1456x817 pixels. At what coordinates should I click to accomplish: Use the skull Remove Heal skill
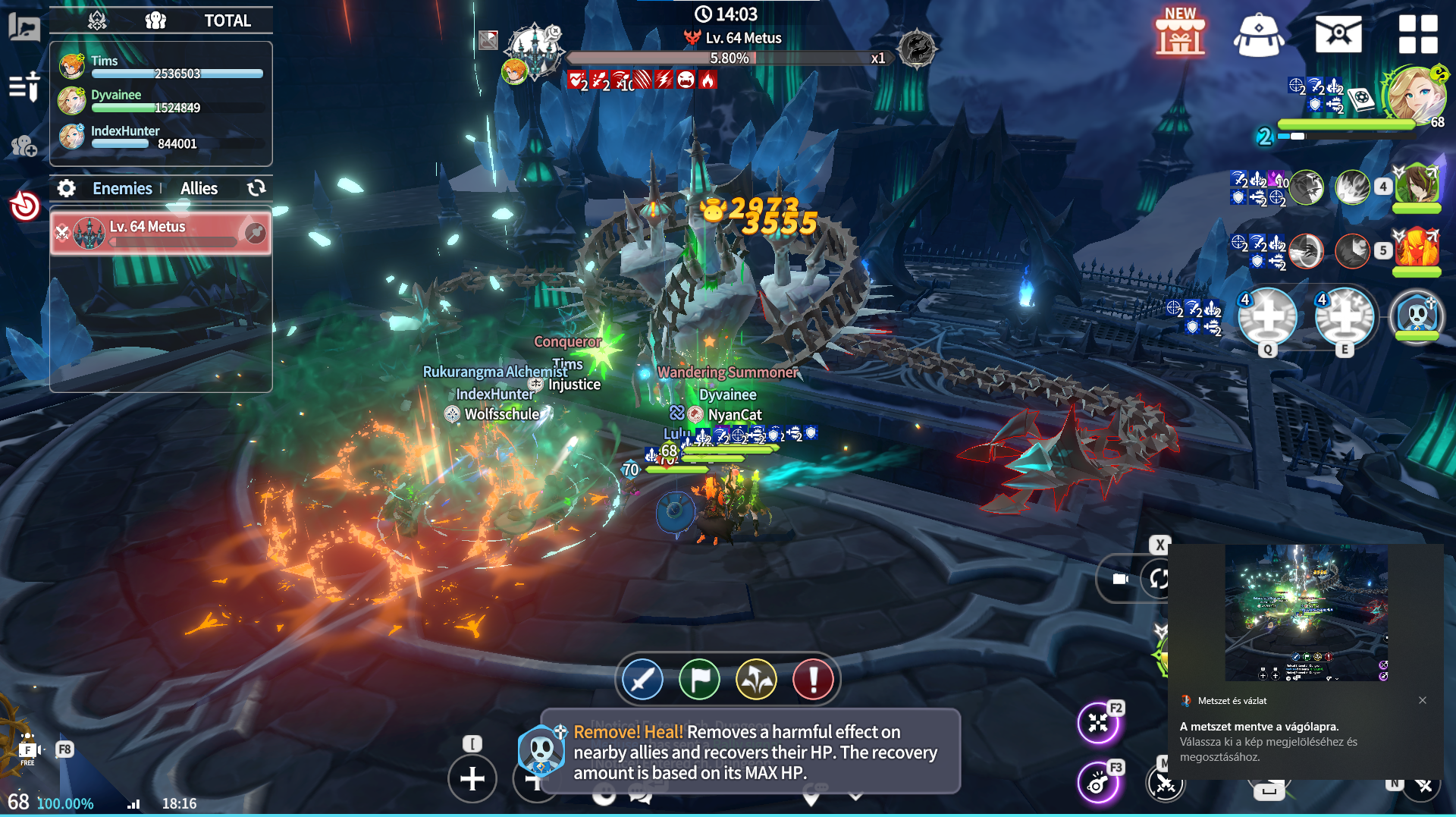pyautogui.click(x=1417, y=316)
